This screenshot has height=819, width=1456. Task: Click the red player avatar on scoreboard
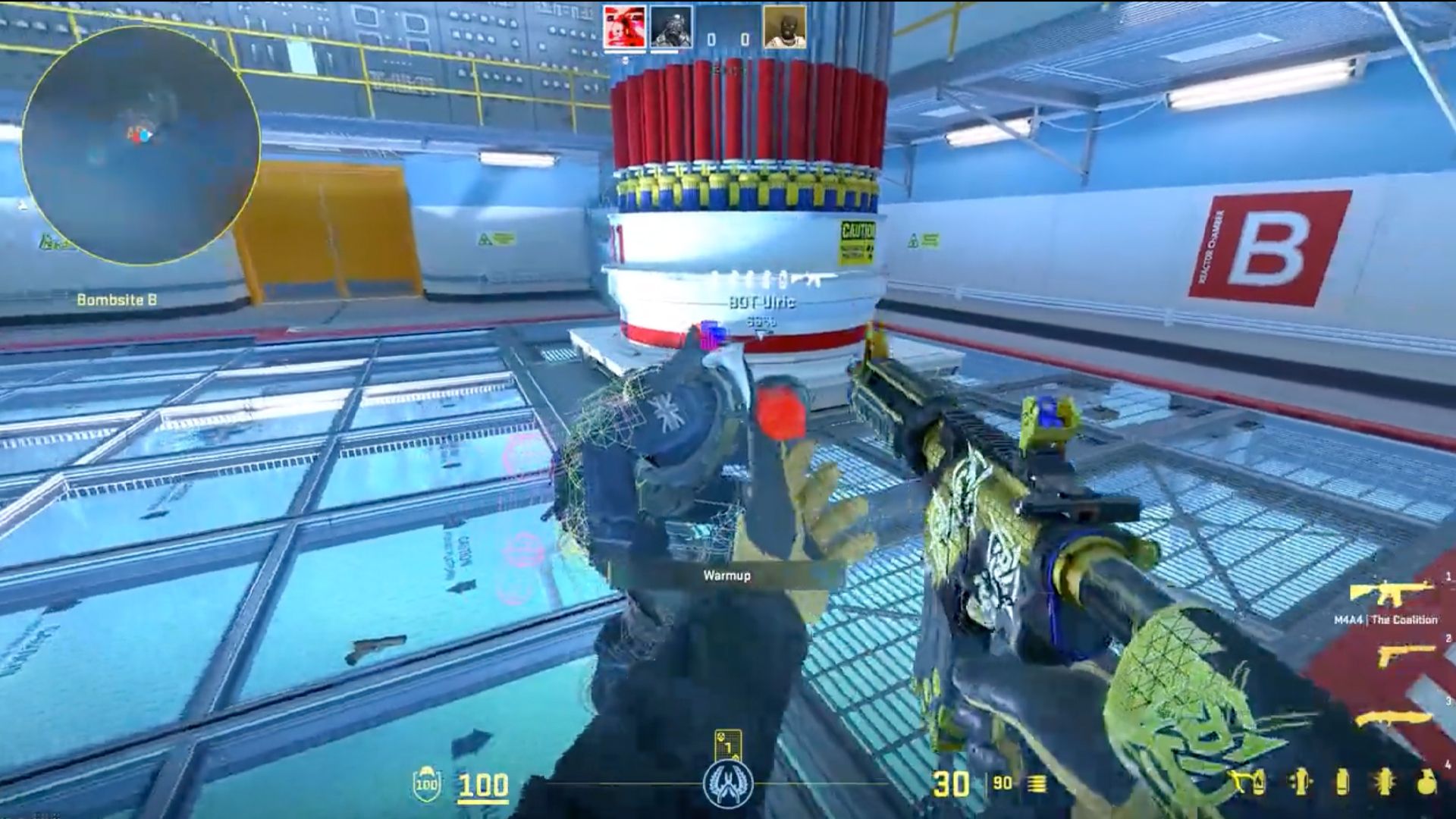click(x=625, y=28)
